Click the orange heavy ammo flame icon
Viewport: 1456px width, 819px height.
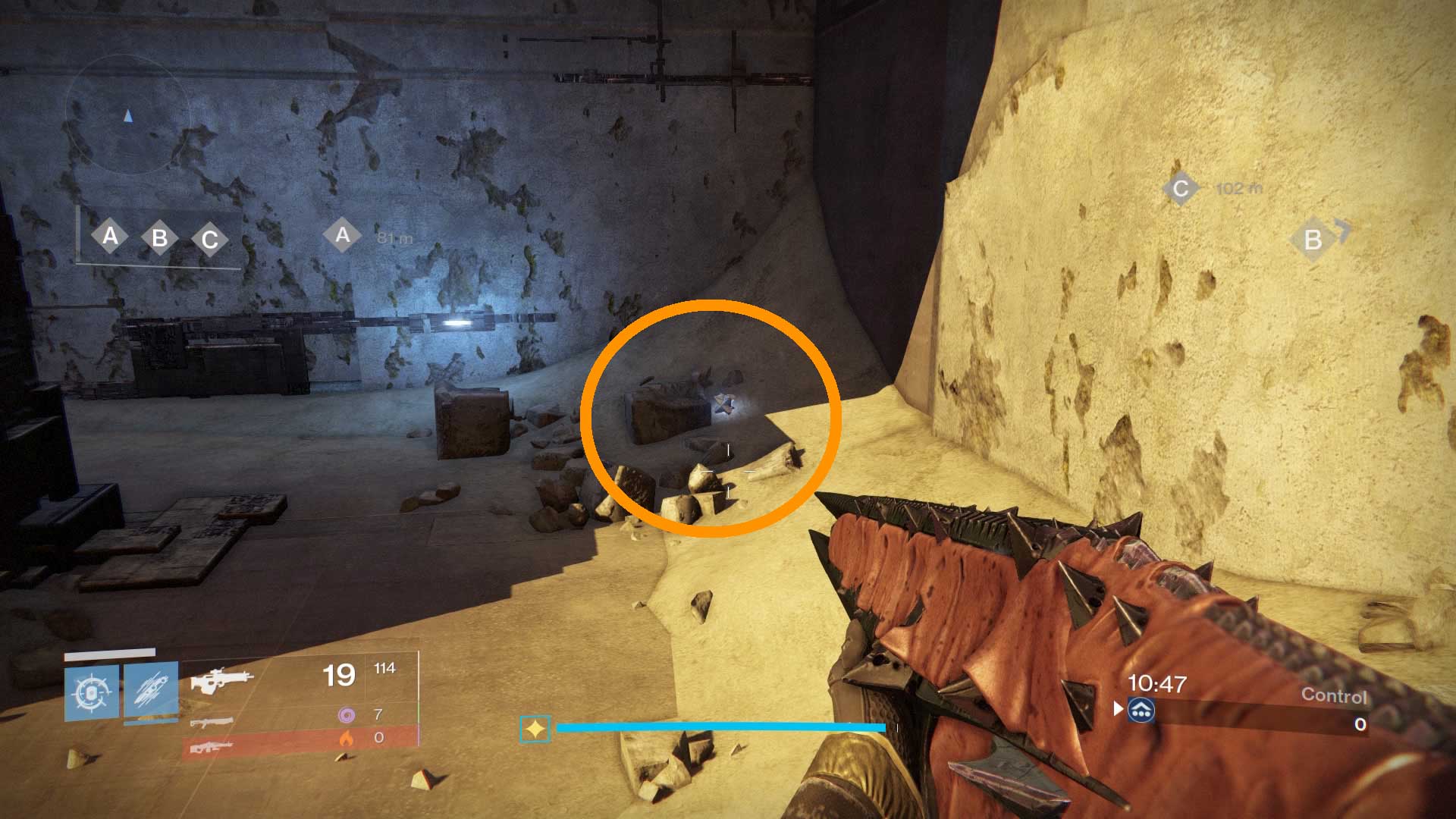345,737
